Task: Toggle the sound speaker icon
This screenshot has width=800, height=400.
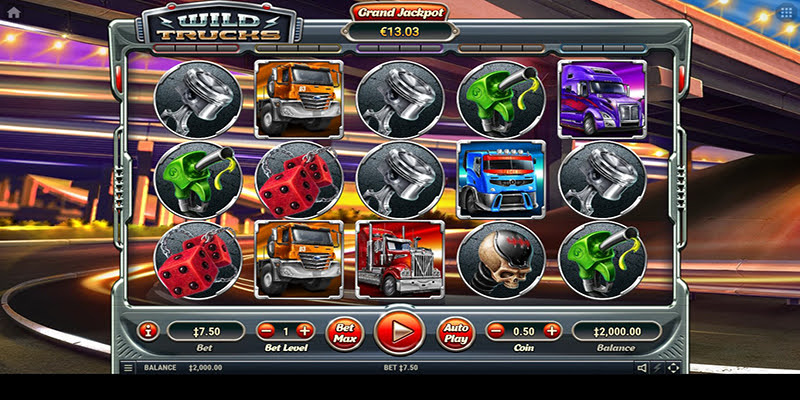Action: 642,368
